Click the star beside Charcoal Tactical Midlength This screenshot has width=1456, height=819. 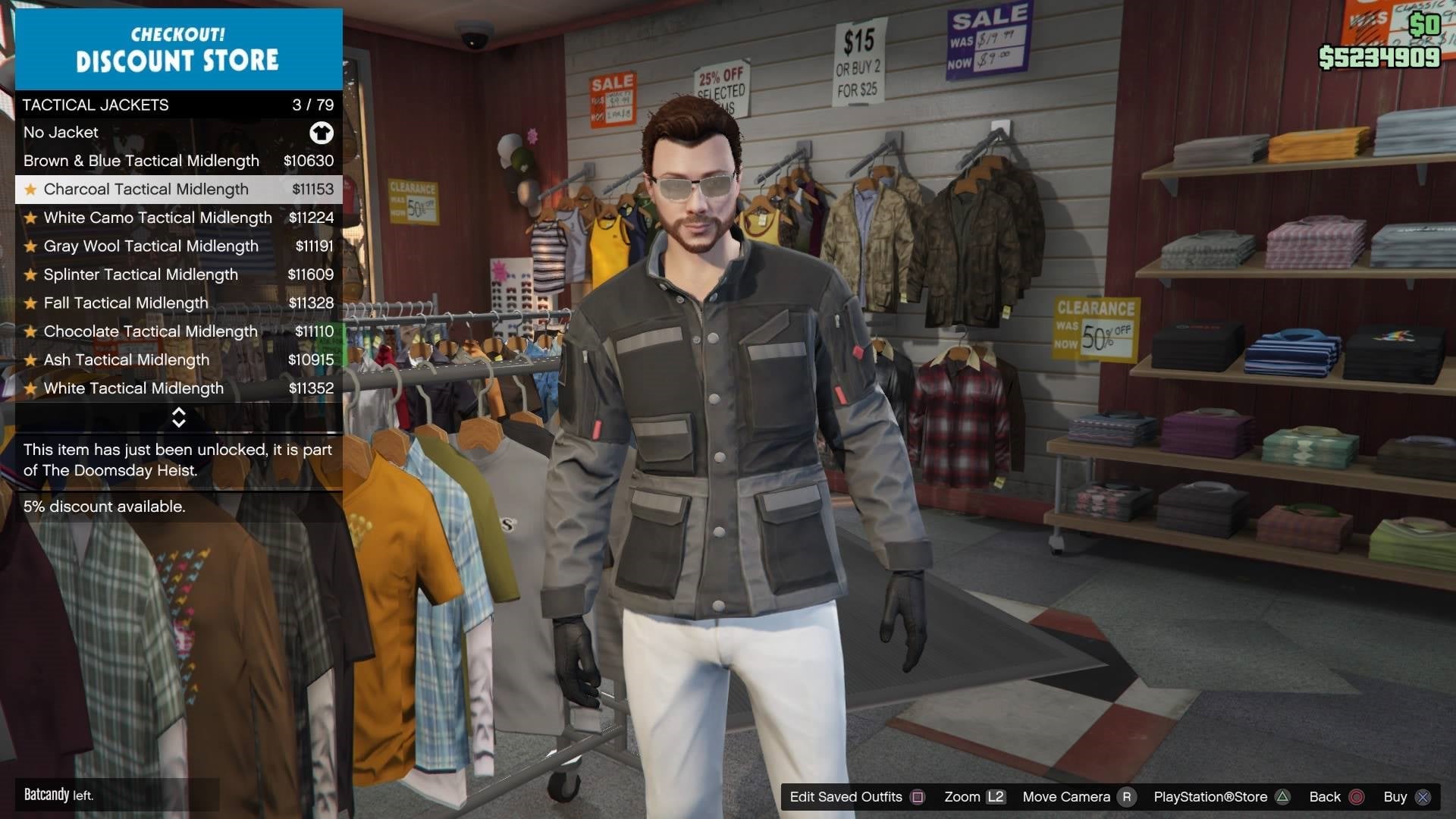[x=30, y=189]
